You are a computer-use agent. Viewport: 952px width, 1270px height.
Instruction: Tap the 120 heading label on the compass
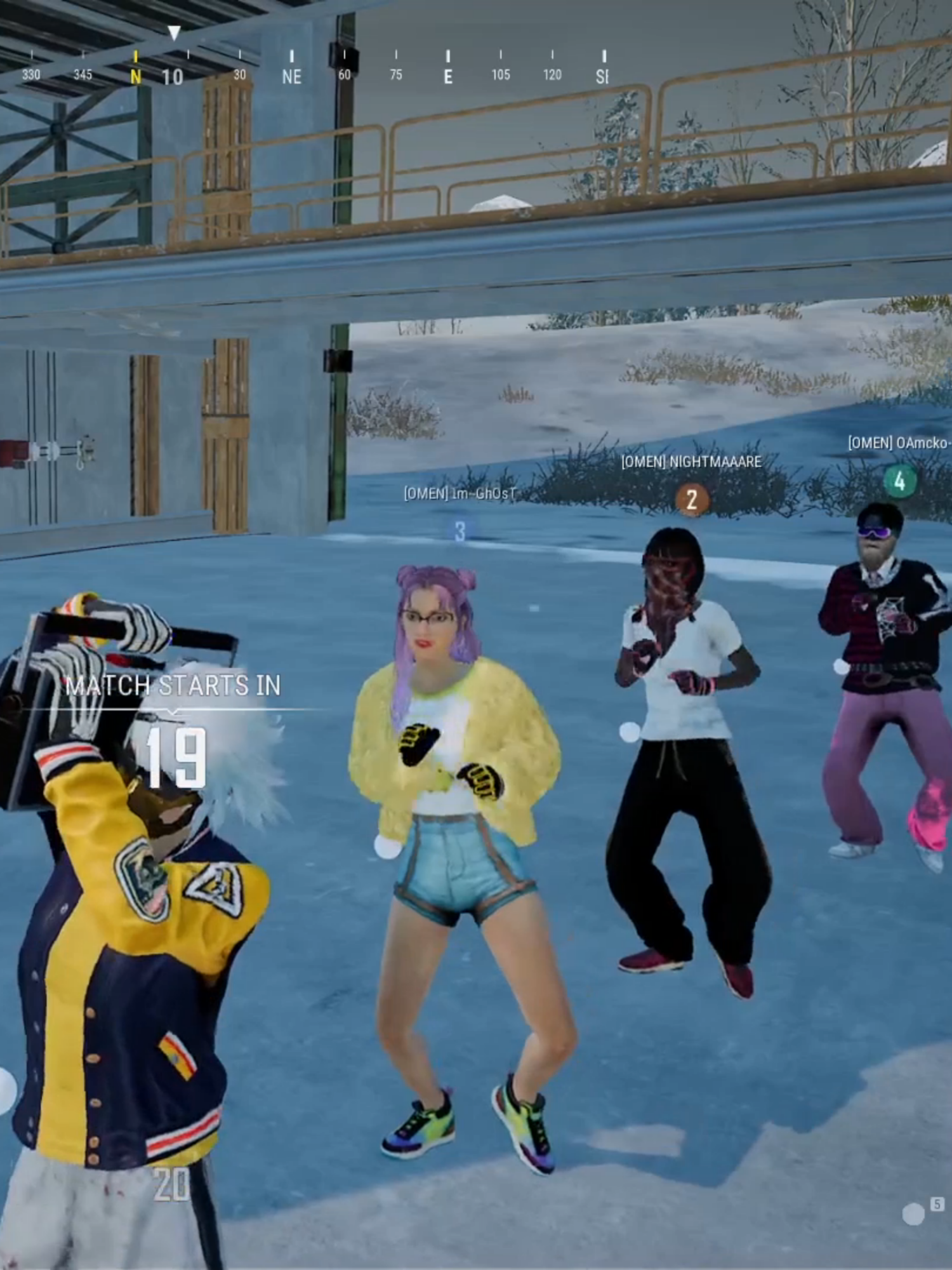(551, 75)
